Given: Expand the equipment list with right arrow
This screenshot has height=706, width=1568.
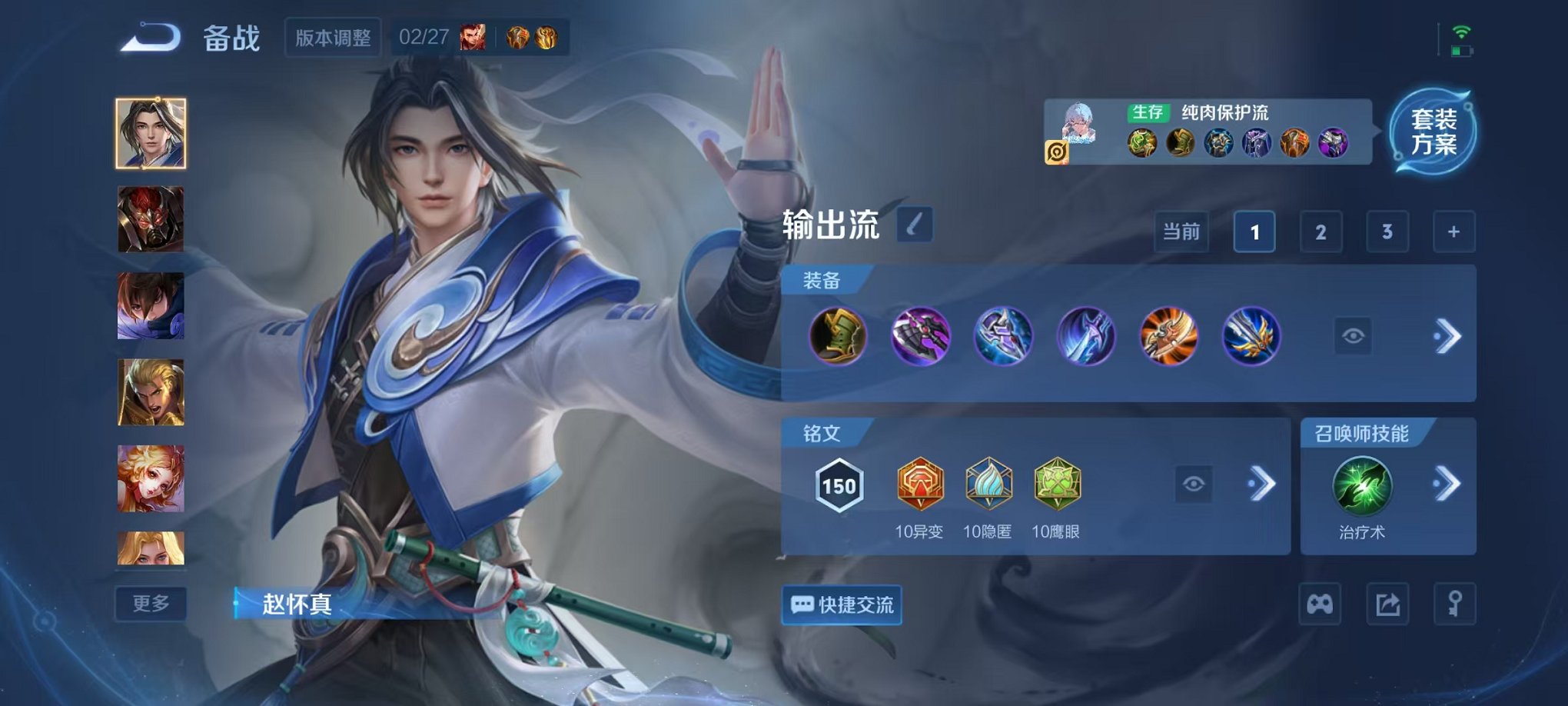Looking at the screenshot, I should (1447, 336).
